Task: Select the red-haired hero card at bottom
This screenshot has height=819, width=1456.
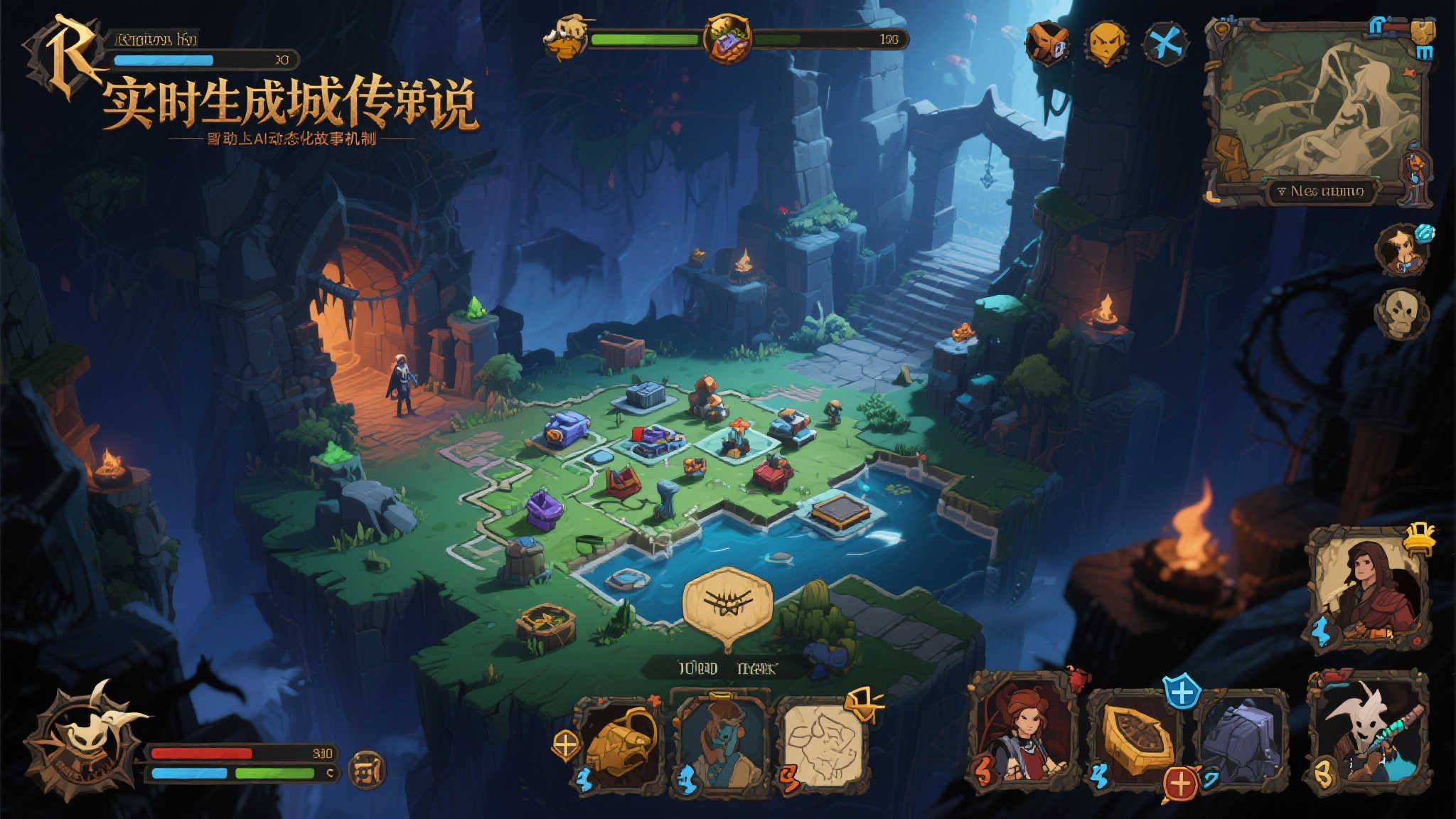Action: tap(1024, 732)
